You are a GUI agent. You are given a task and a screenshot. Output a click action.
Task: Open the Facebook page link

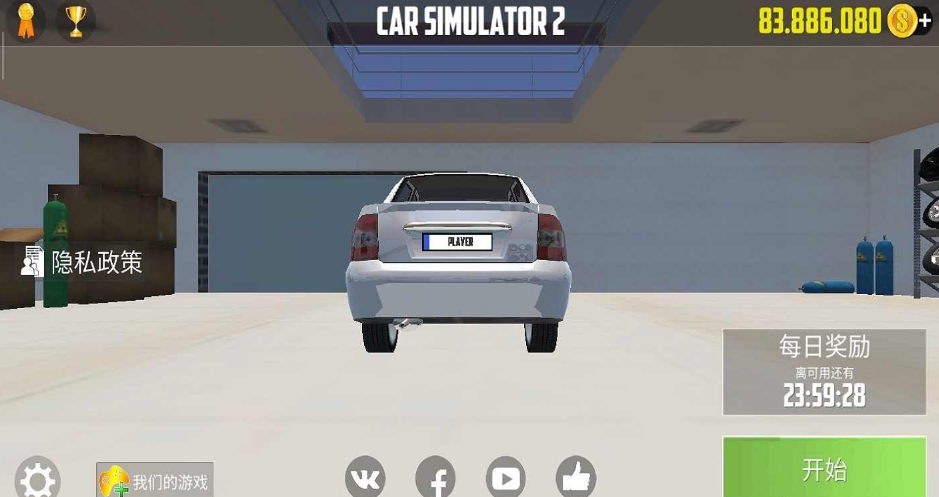tap(435, 478)
